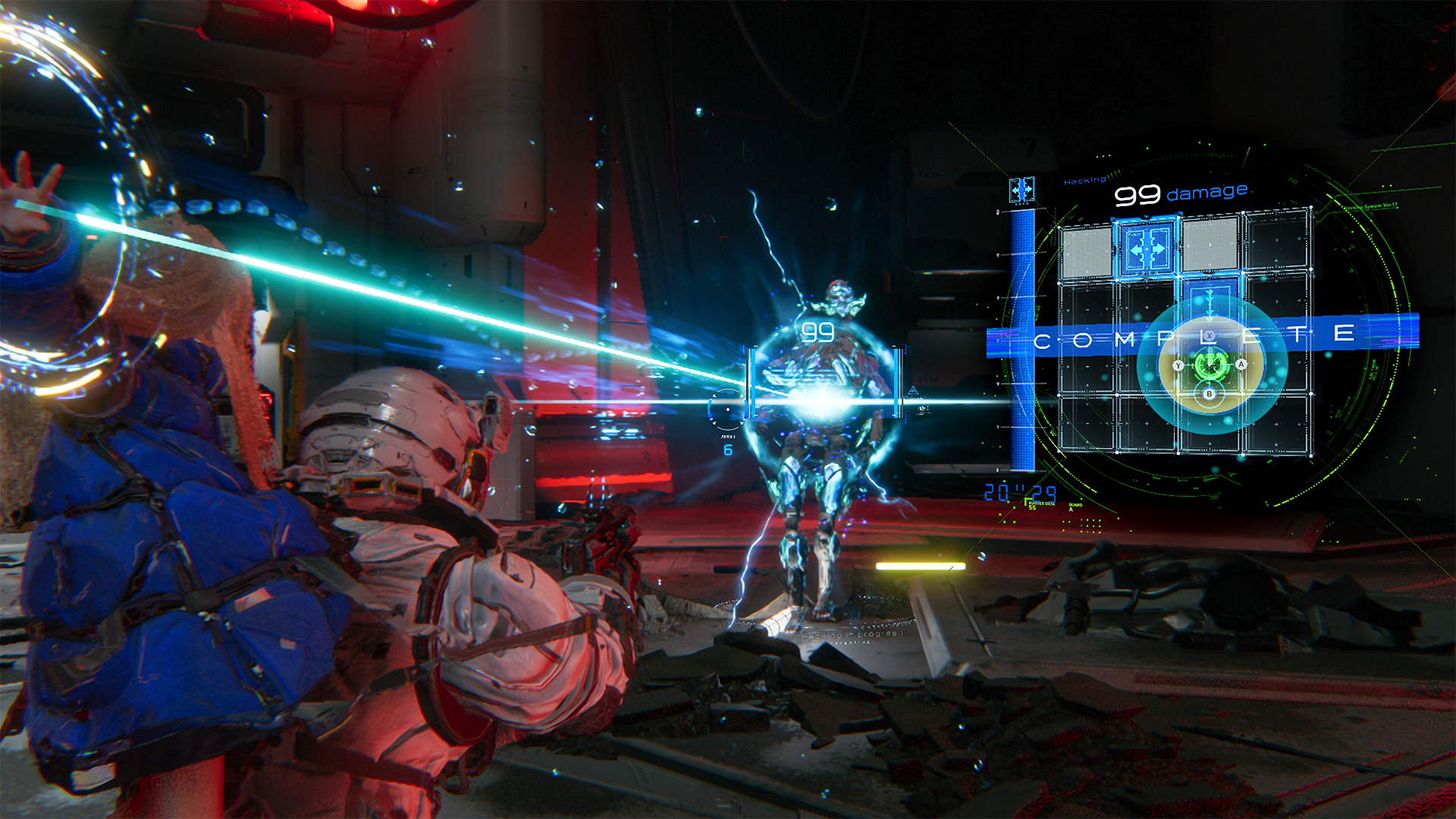
Task: Select the four-arrow hacking tile icon
Action: tap(1145, 248)
